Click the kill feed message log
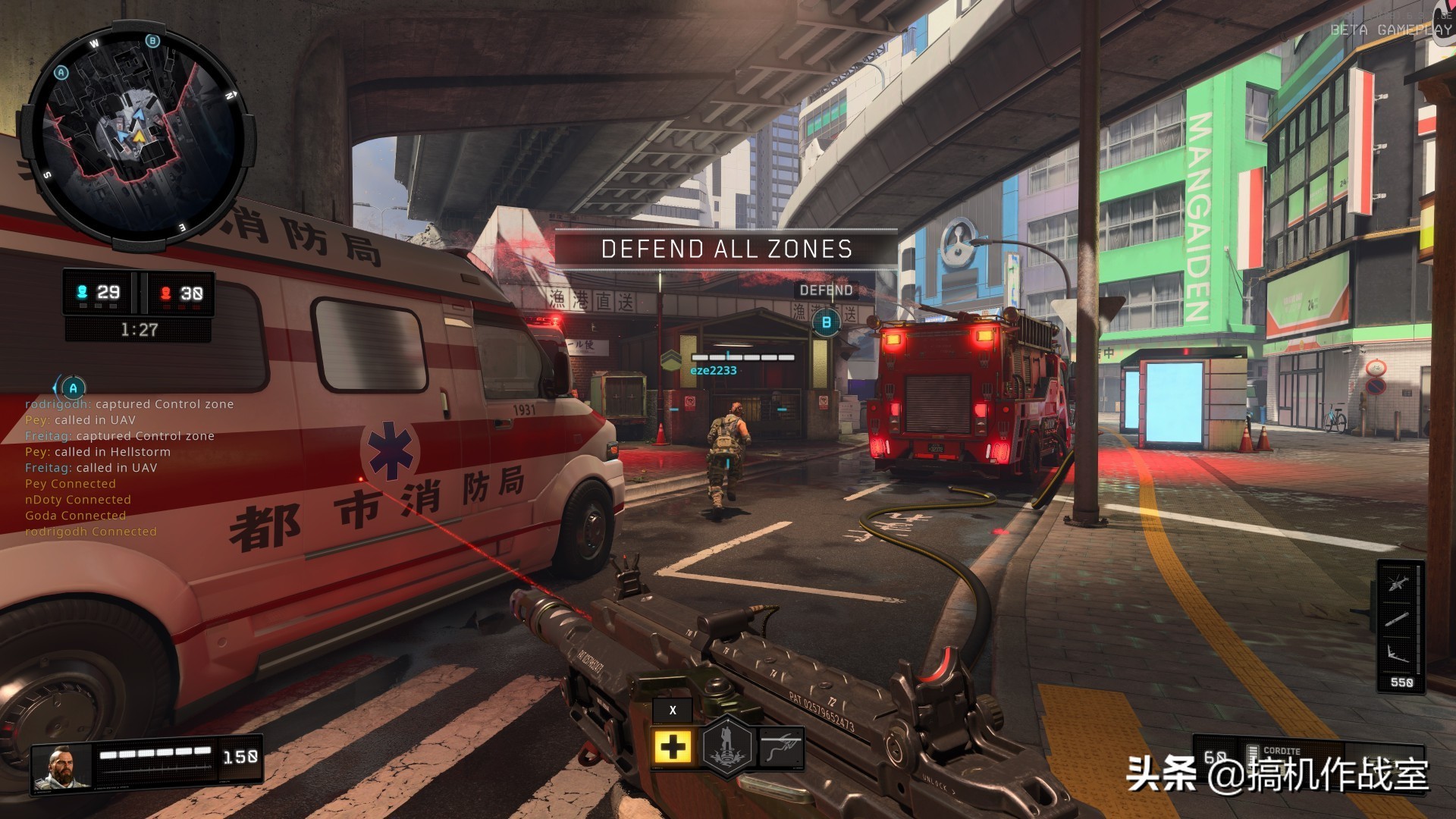Image resolution: width=1456 pixels, height=819 pixels. pyautogui.click(x=129, y=467)
